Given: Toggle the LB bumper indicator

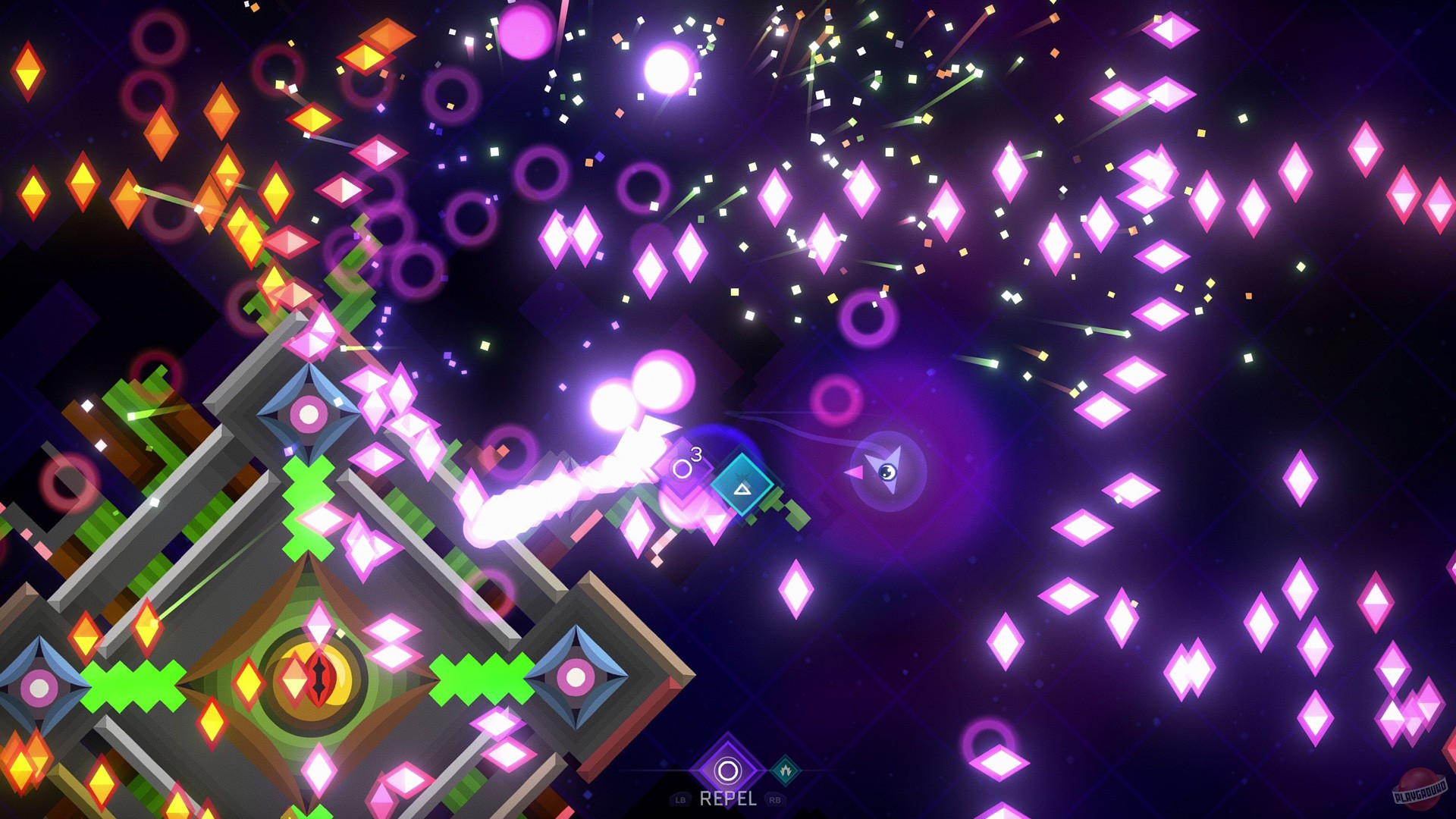Looking at the screenshot, I should point(681,799).
